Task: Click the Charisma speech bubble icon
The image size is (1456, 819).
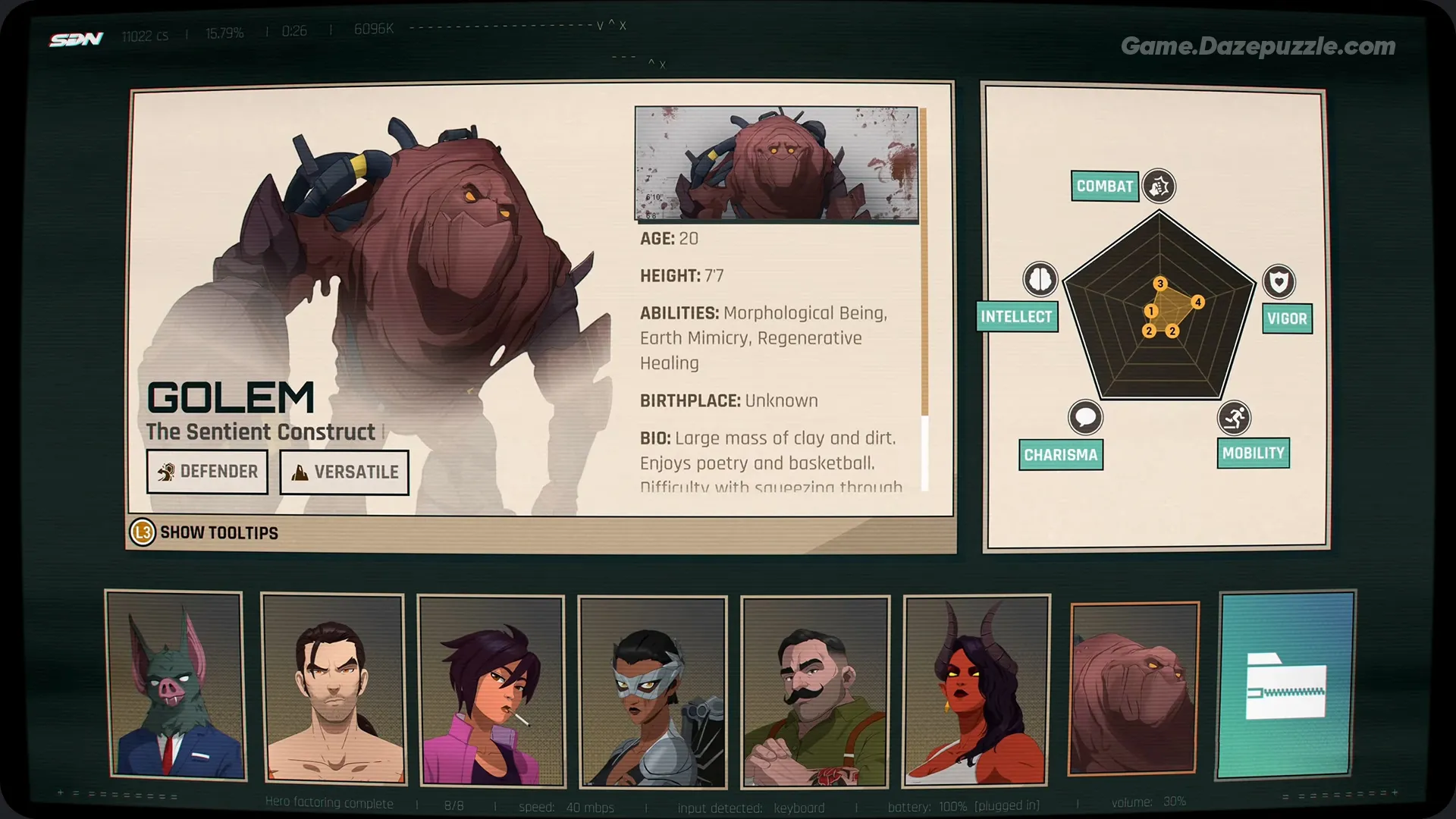Action: [x=1087, y=419]
